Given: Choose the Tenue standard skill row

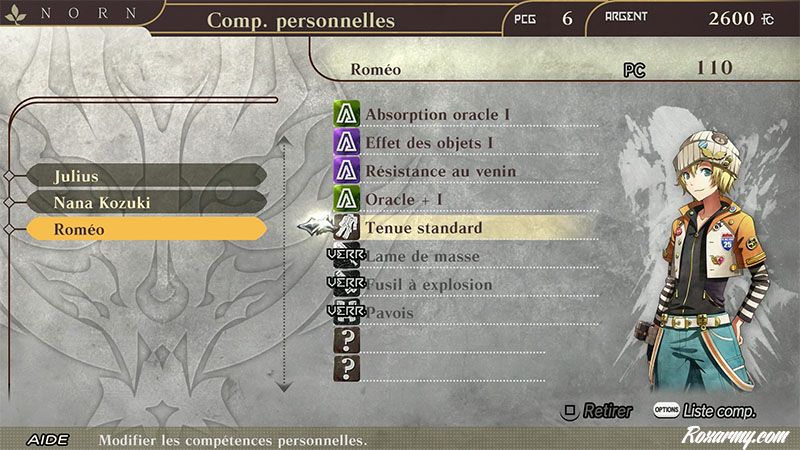Looking at the screenshot, I should (x=424, y=228).
